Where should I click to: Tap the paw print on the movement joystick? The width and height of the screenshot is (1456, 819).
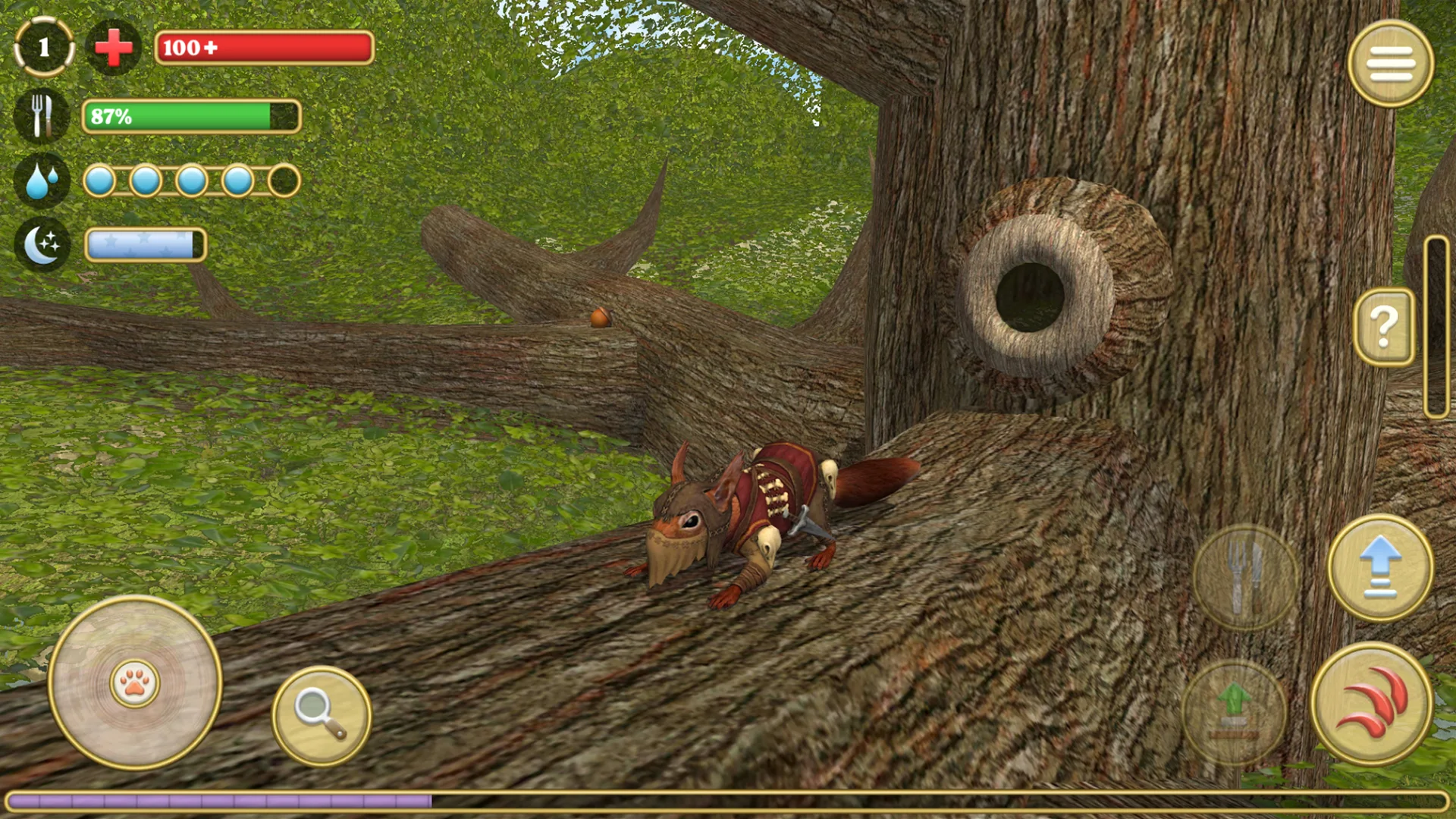tap(134, 685)
